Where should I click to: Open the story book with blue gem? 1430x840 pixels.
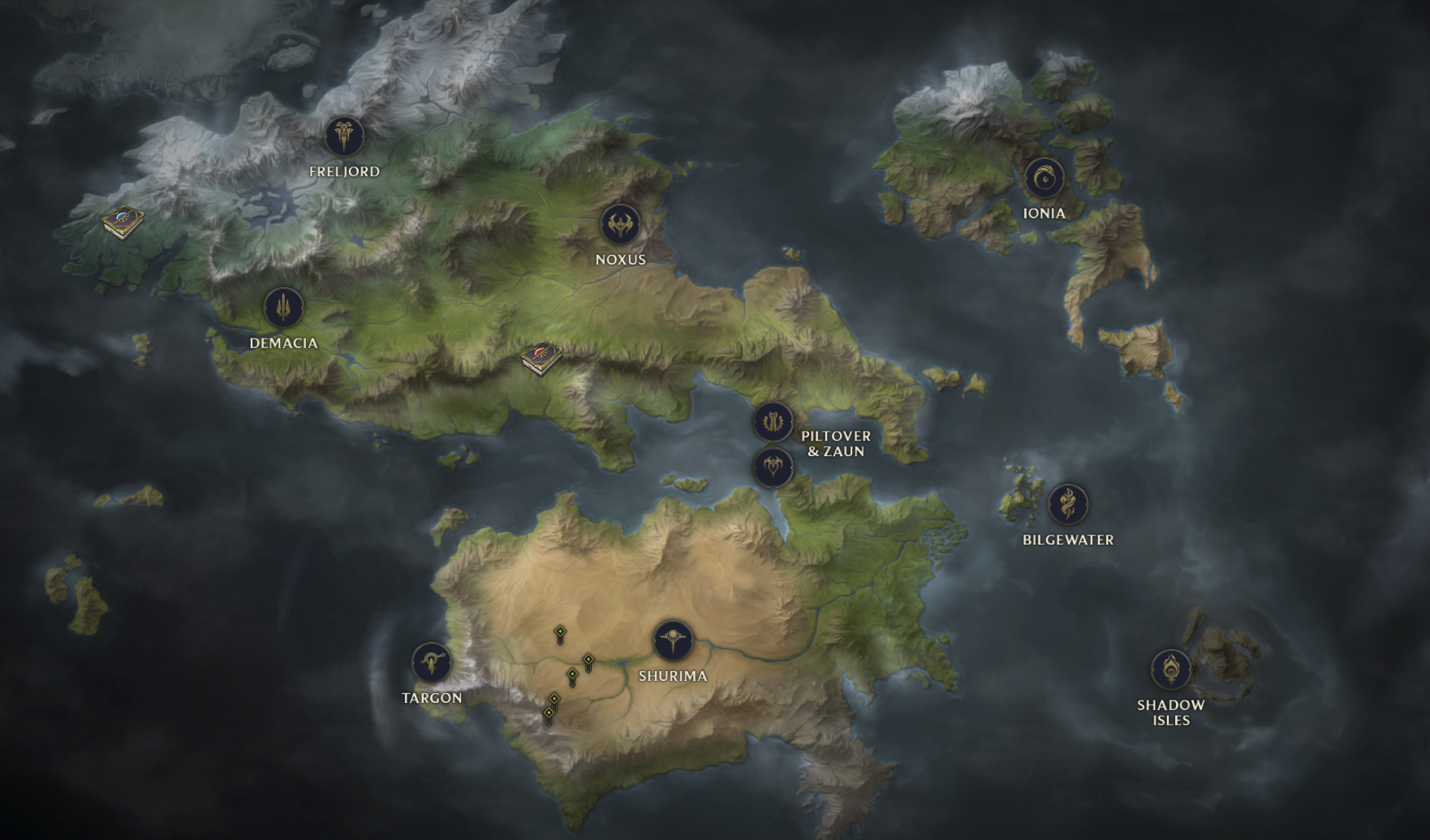(123, 221)
